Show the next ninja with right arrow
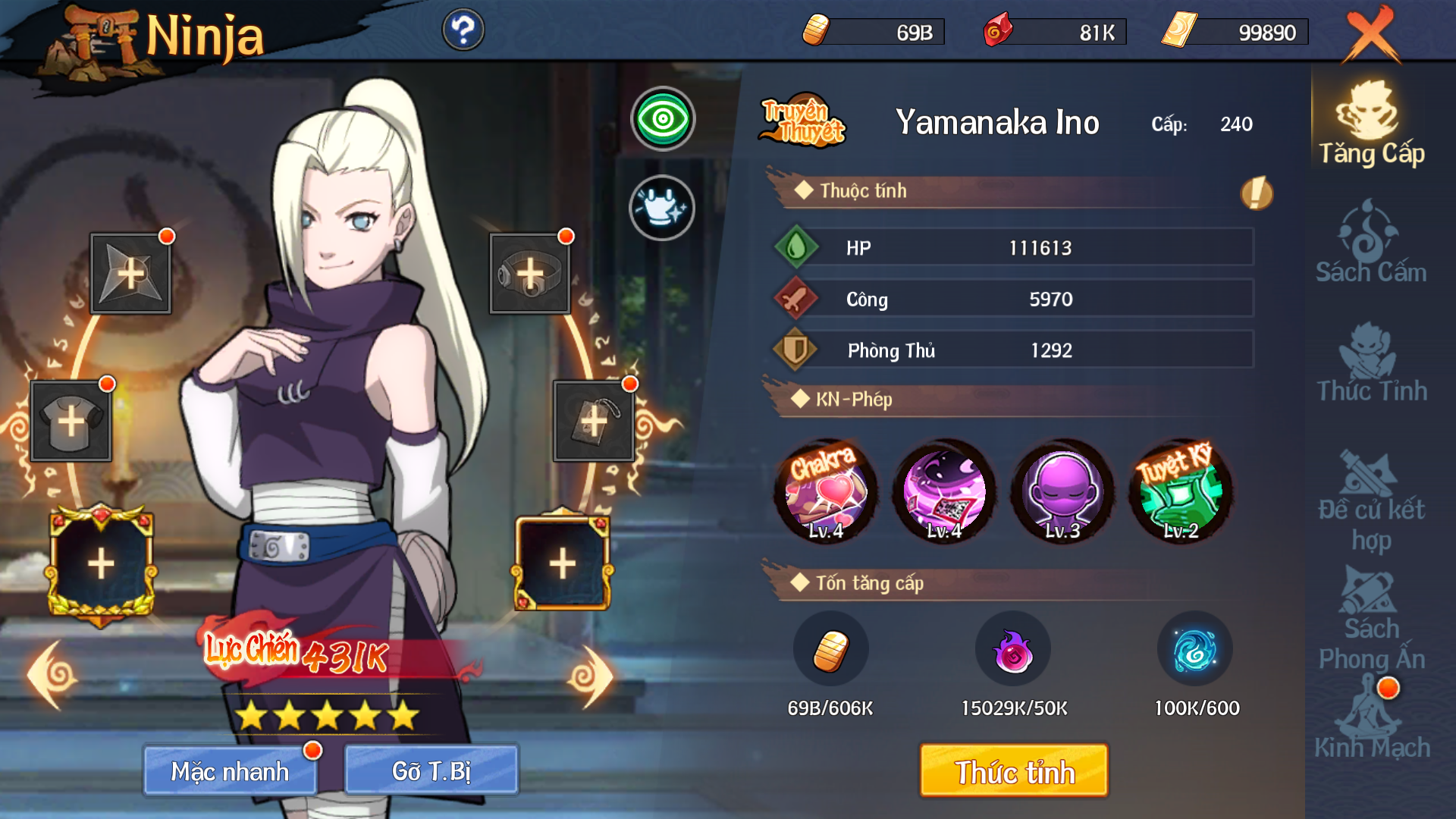1456x819 pixels. [x=590, y=676]
